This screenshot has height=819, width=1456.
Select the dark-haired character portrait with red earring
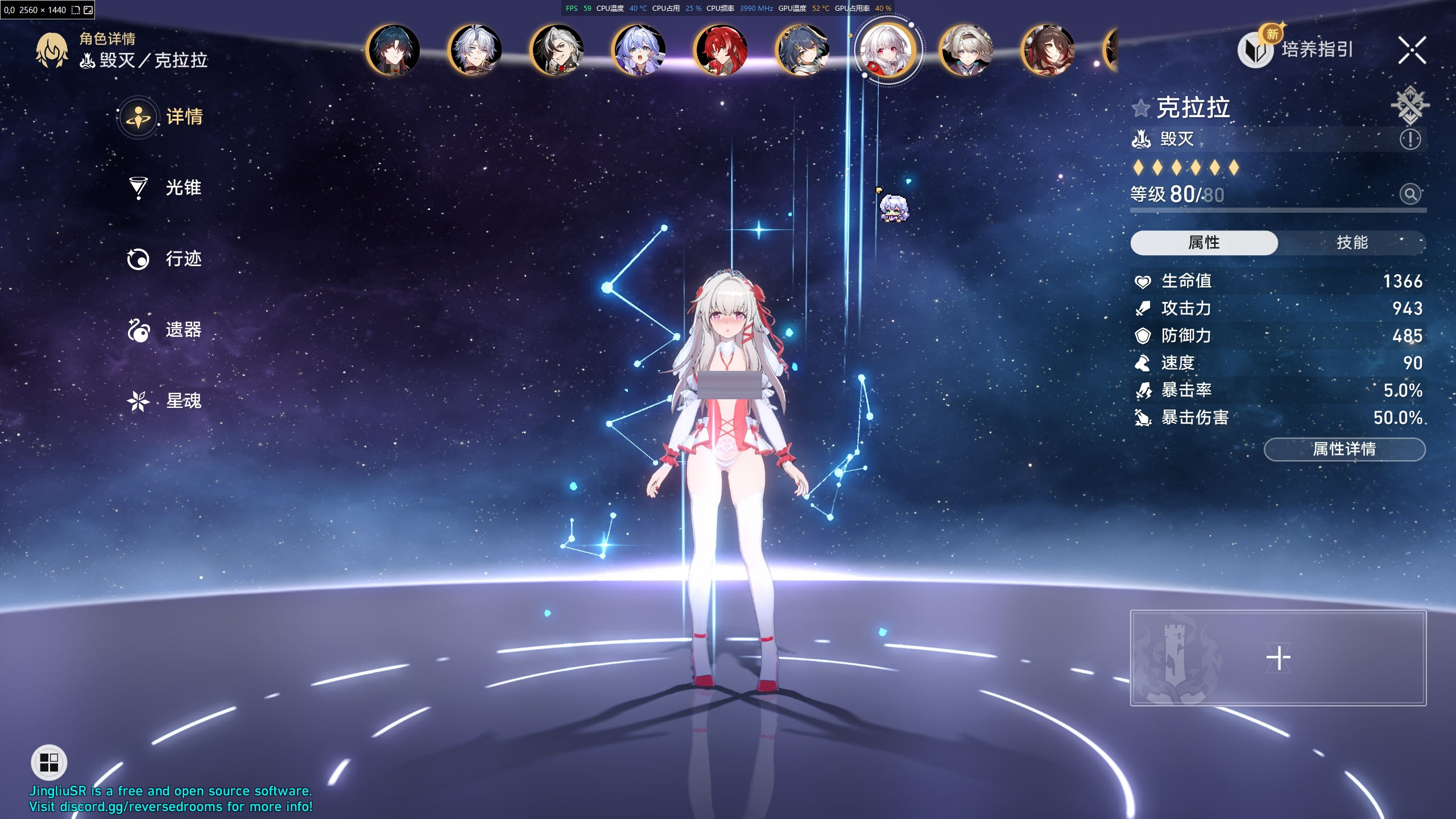pos(394,50)
